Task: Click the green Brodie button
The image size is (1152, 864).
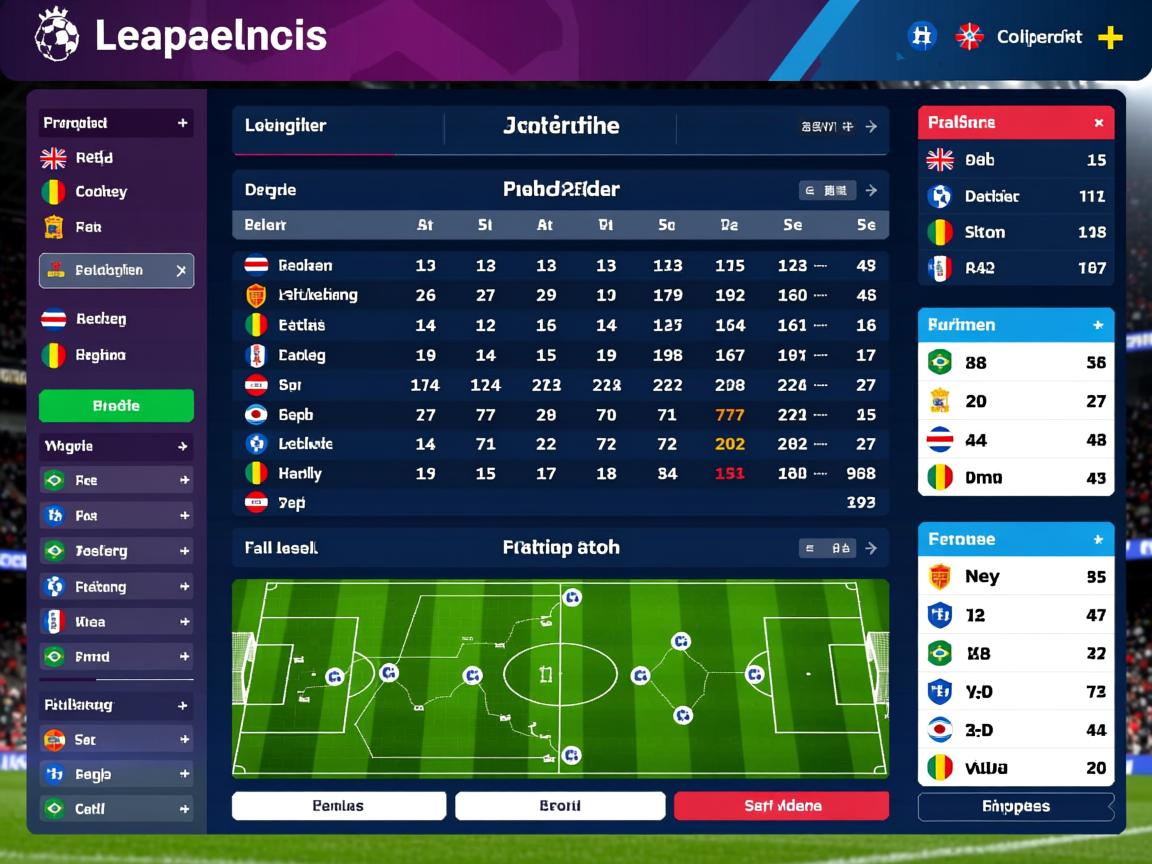Action: tap(116, 406)
